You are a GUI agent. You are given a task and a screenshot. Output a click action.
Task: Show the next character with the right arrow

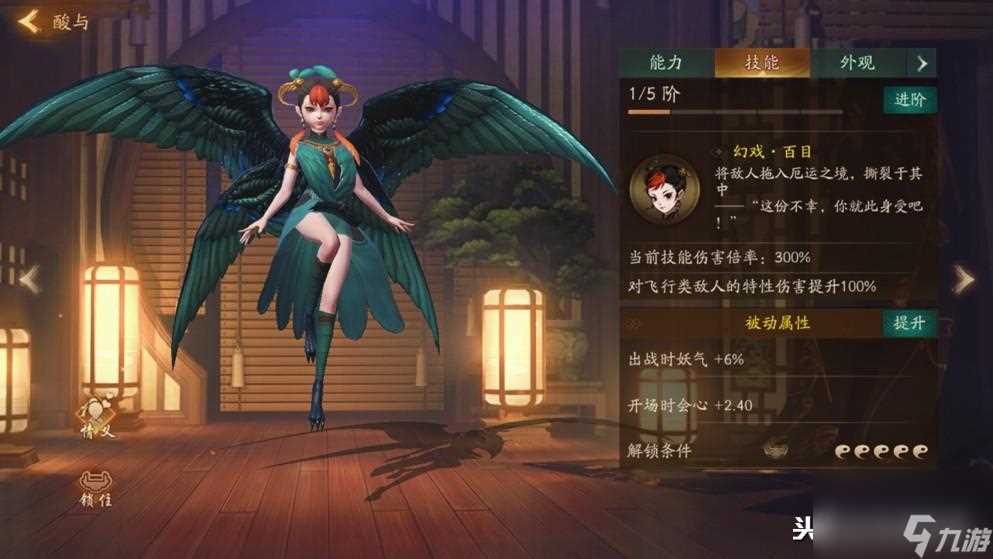point(962,279)
